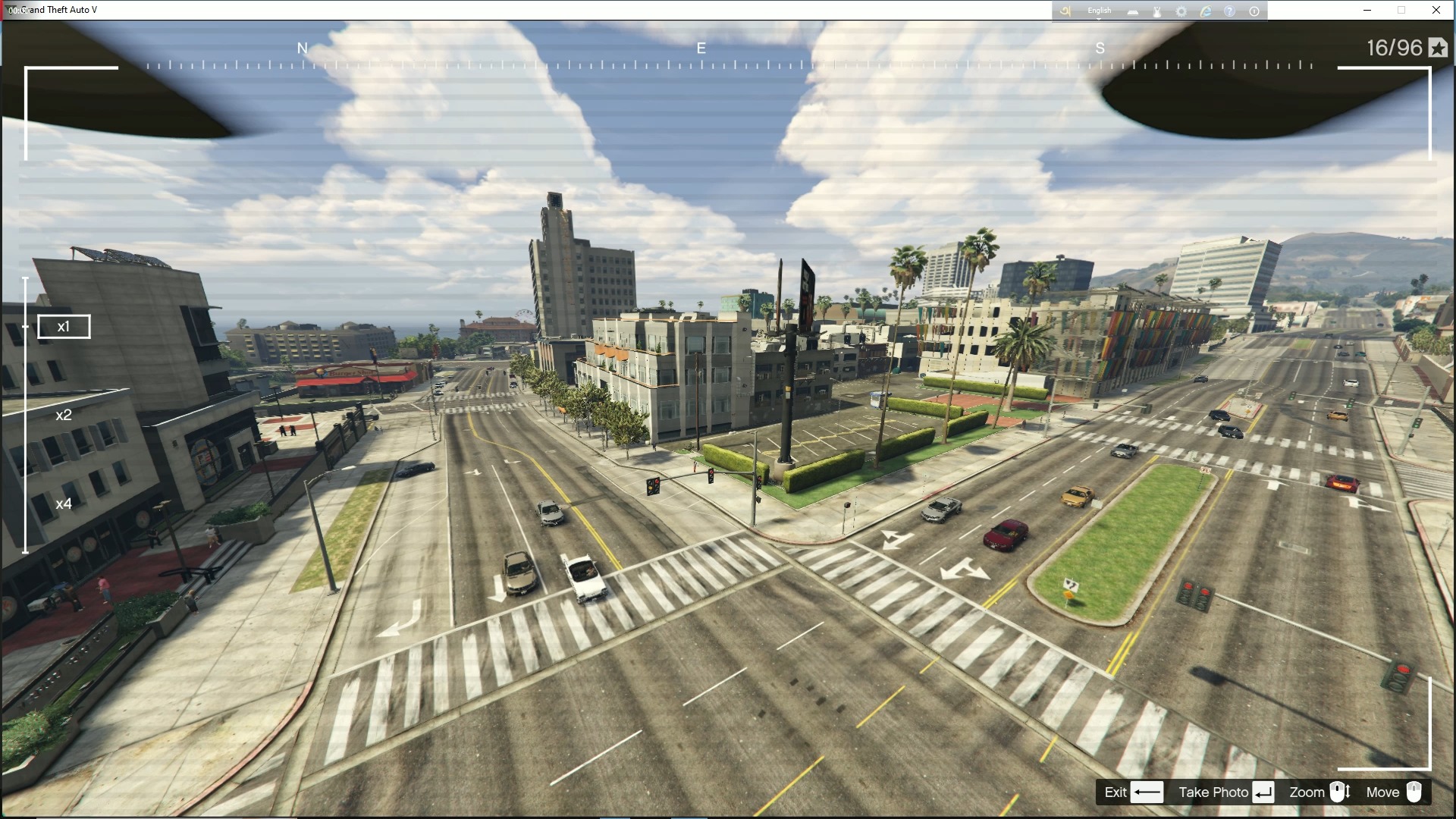Viewport: 1456px width, 819px height.
Task: Click the keyboard icon in the title bar
Action: [1133, 11]
